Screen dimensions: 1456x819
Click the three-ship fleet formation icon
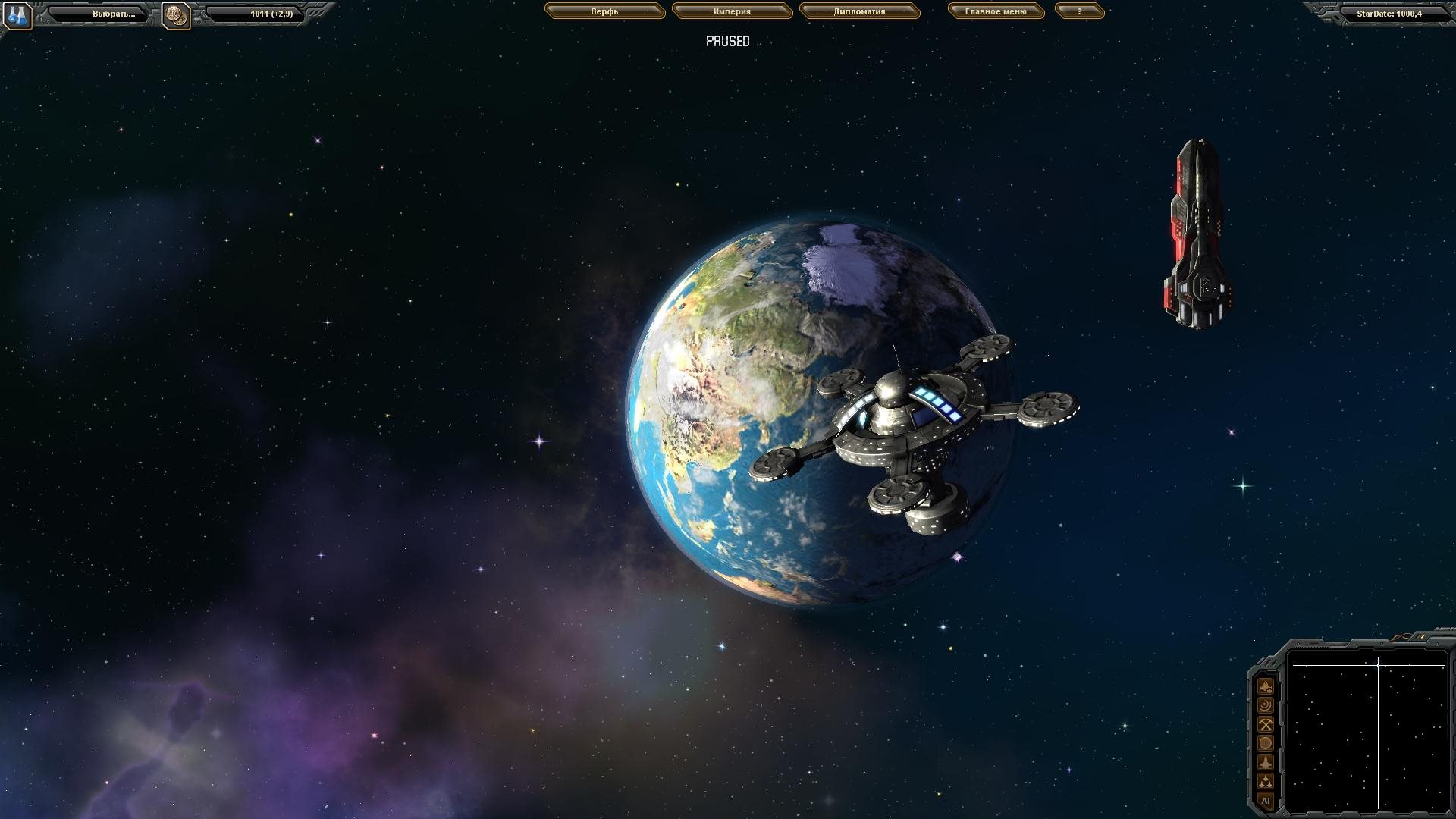coord(1266,781)
